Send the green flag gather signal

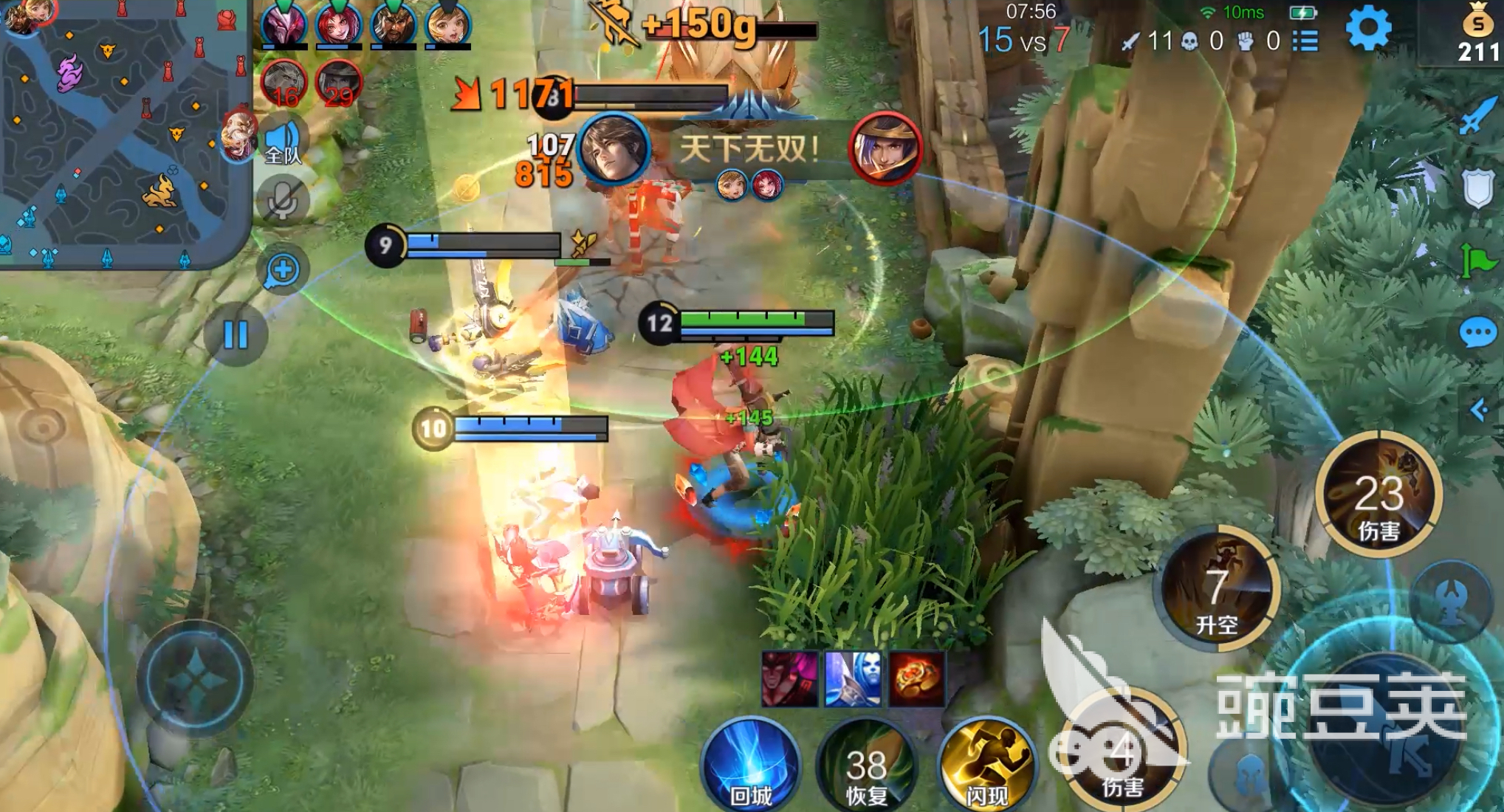[x=1477, y=260]
